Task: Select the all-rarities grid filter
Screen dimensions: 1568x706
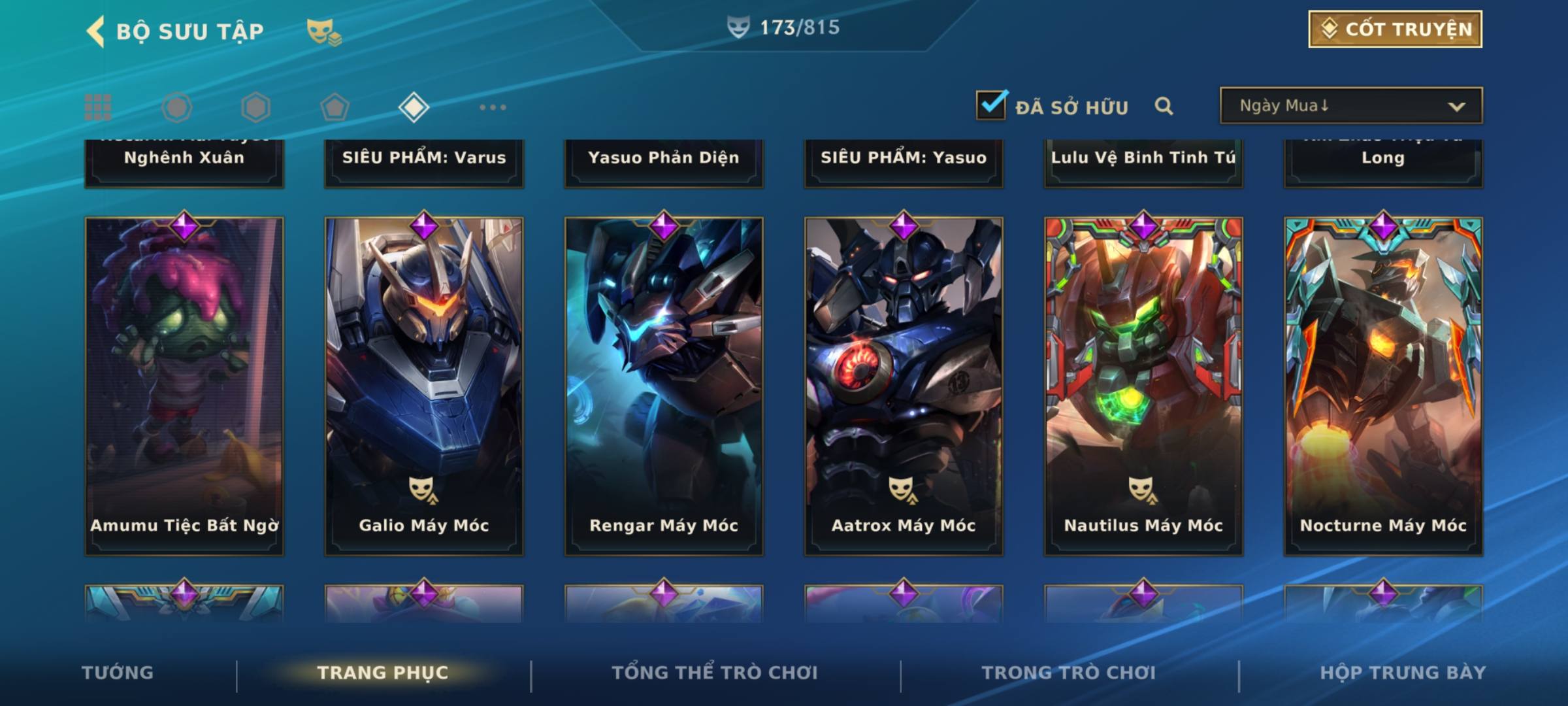Action: point(98,107)
